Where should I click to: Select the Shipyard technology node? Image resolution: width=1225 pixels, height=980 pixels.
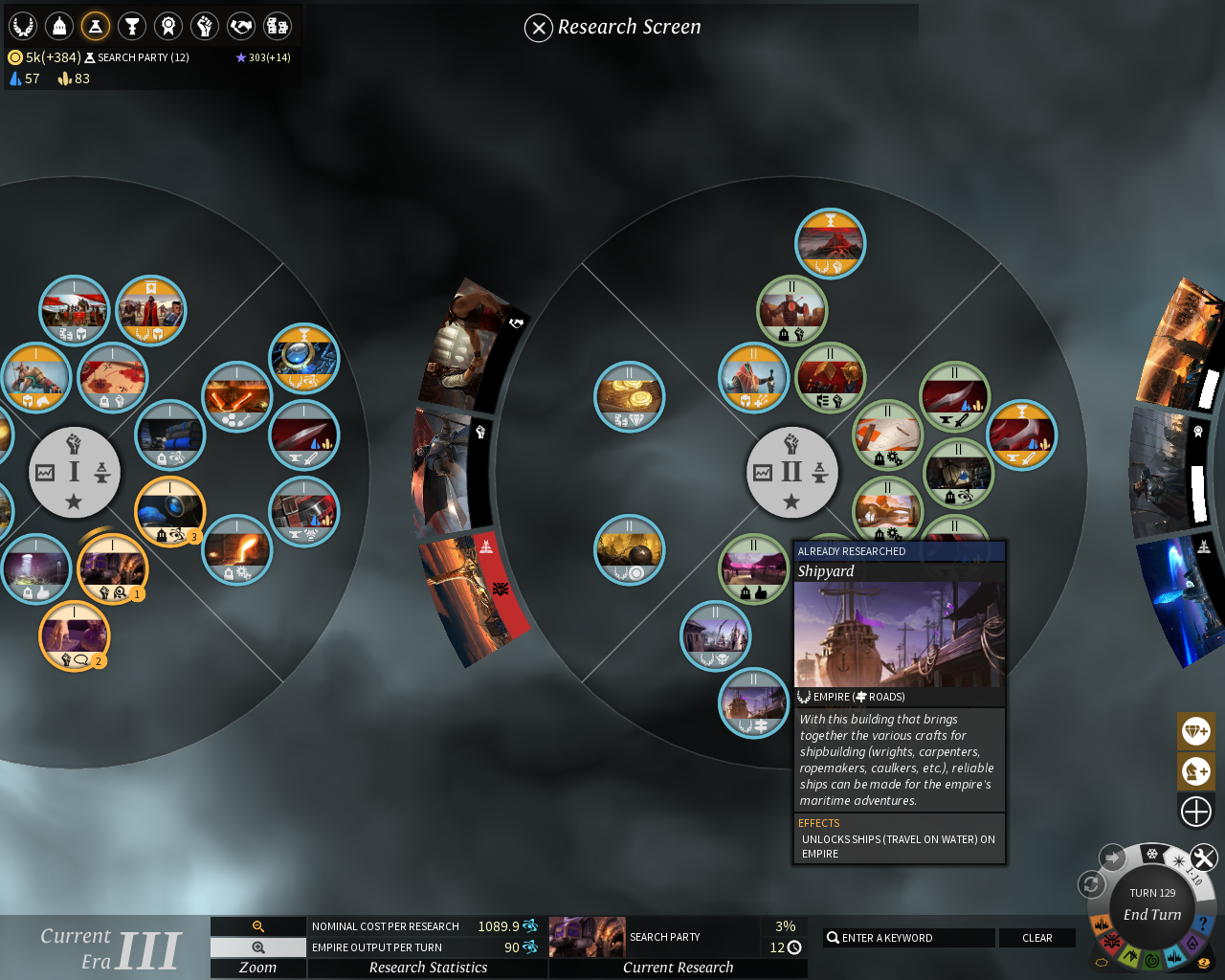[x=756, y=702]
